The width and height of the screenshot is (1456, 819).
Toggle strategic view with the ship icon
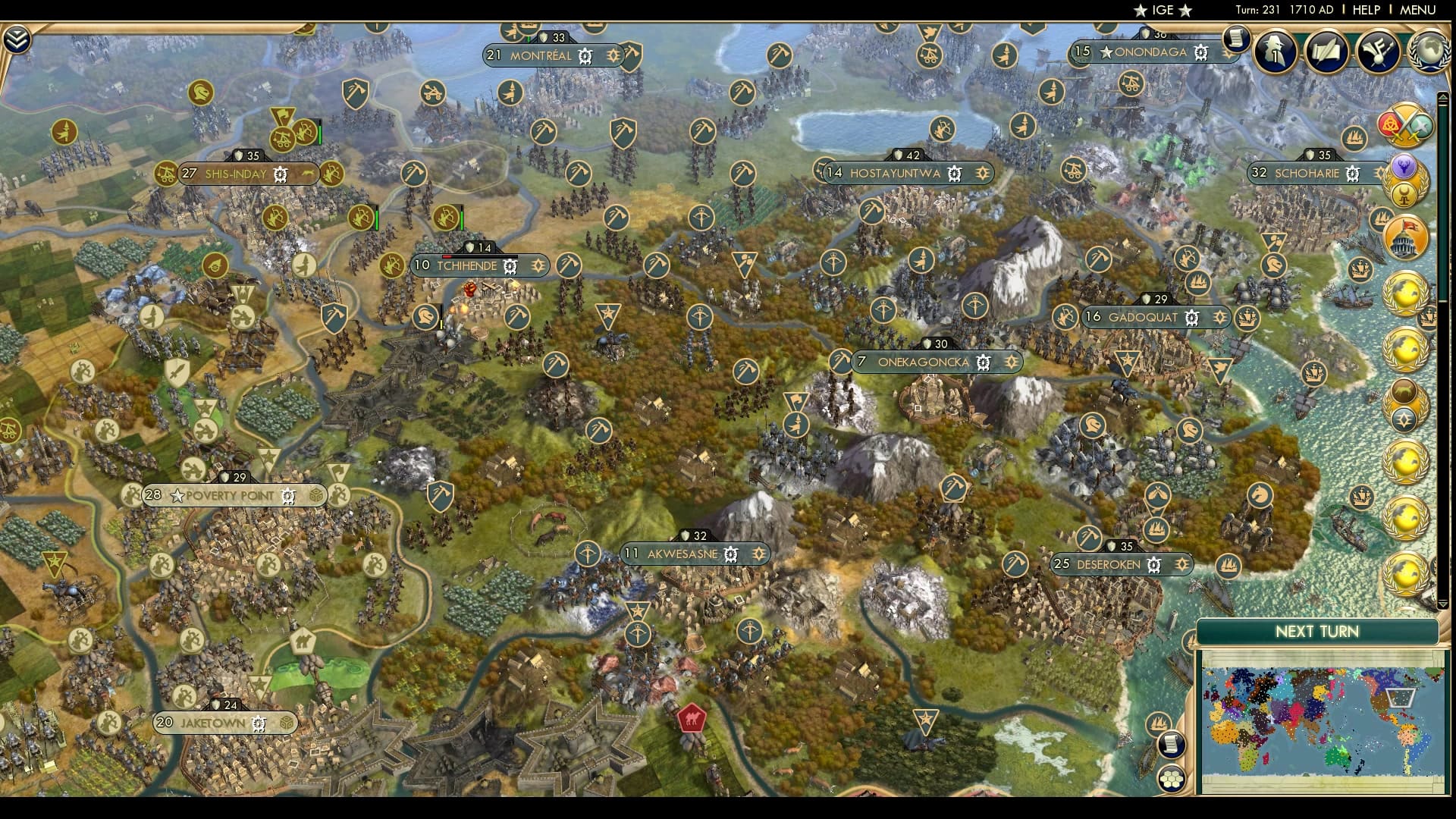click(1158, 722)
